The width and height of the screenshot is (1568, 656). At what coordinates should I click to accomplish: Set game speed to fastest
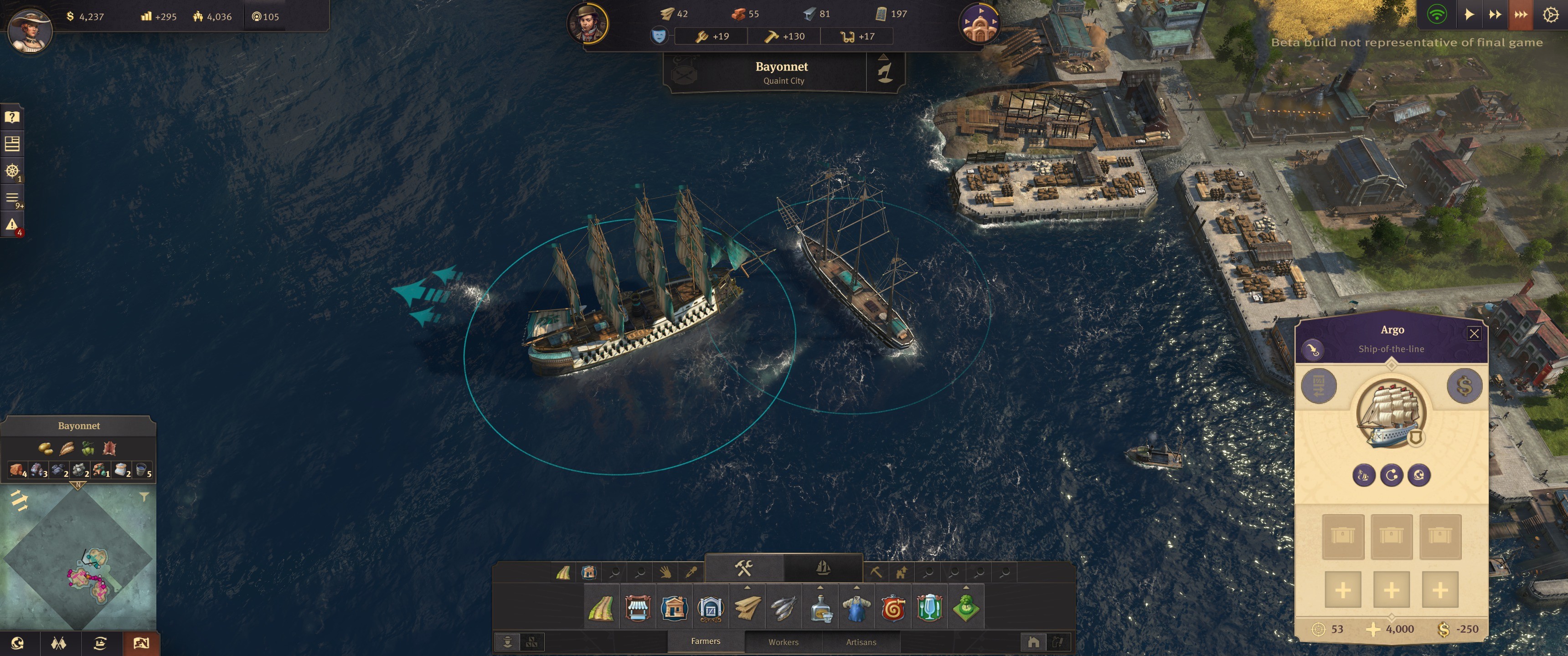(x=1520, y=15)
